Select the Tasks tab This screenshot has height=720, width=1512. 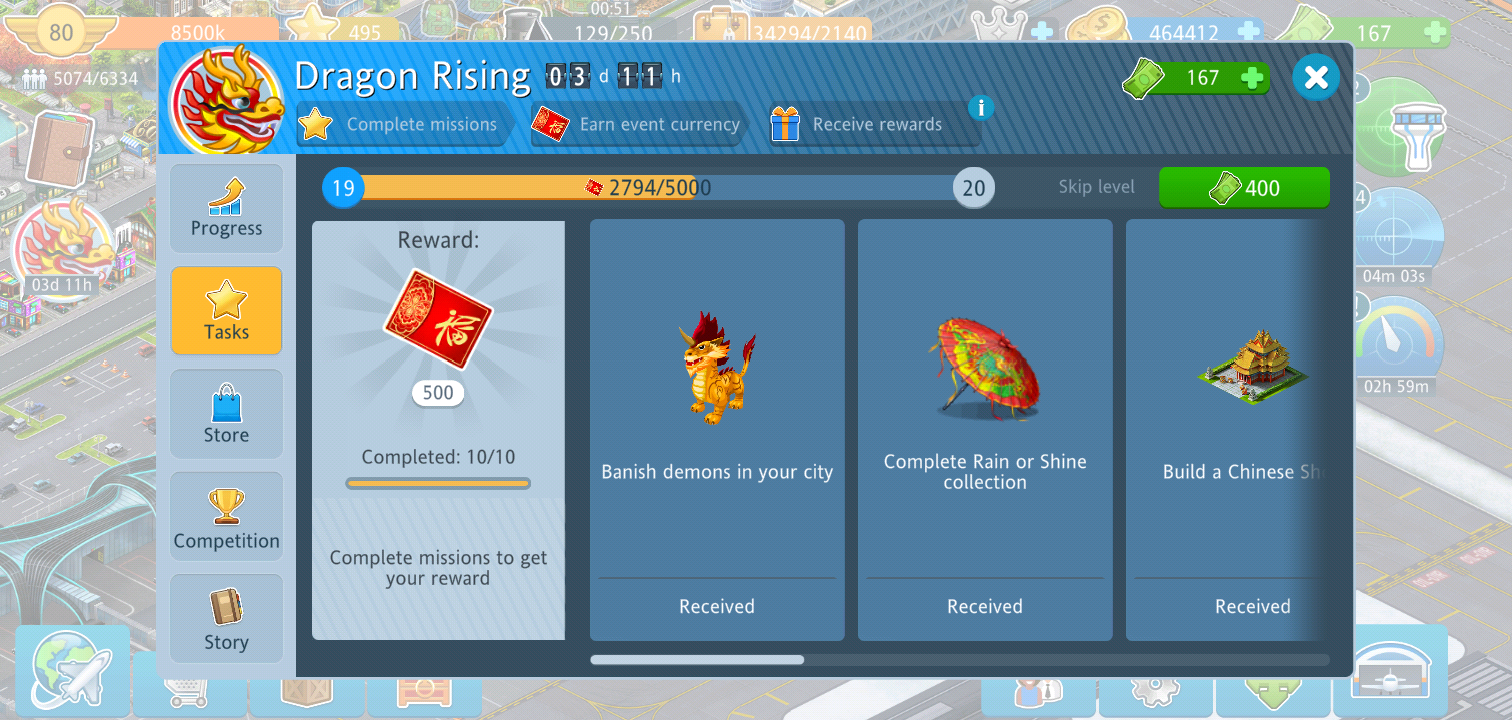226,311
